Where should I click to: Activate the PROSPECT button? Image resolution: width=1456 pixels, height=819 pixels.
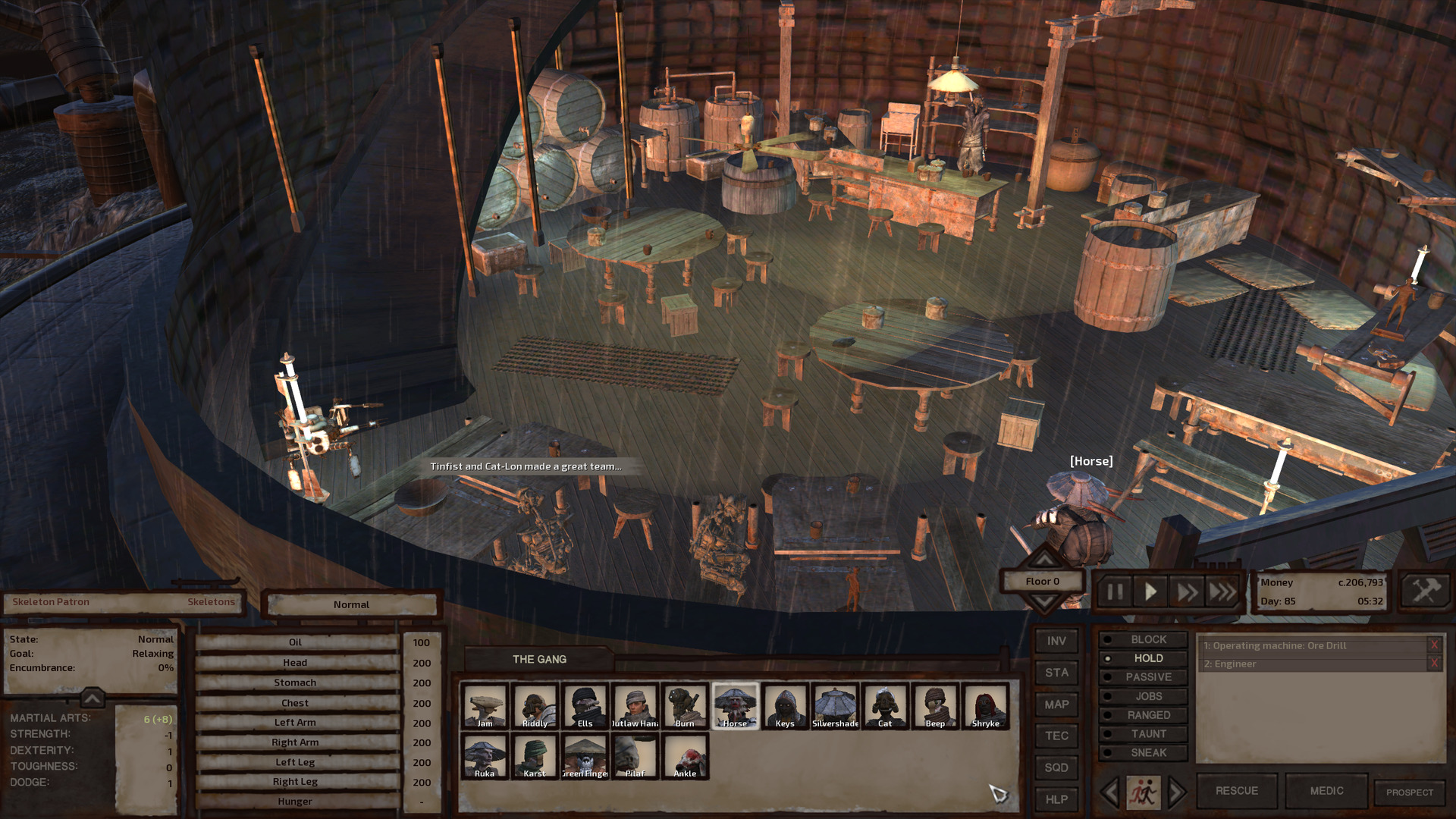point(1410,792)
